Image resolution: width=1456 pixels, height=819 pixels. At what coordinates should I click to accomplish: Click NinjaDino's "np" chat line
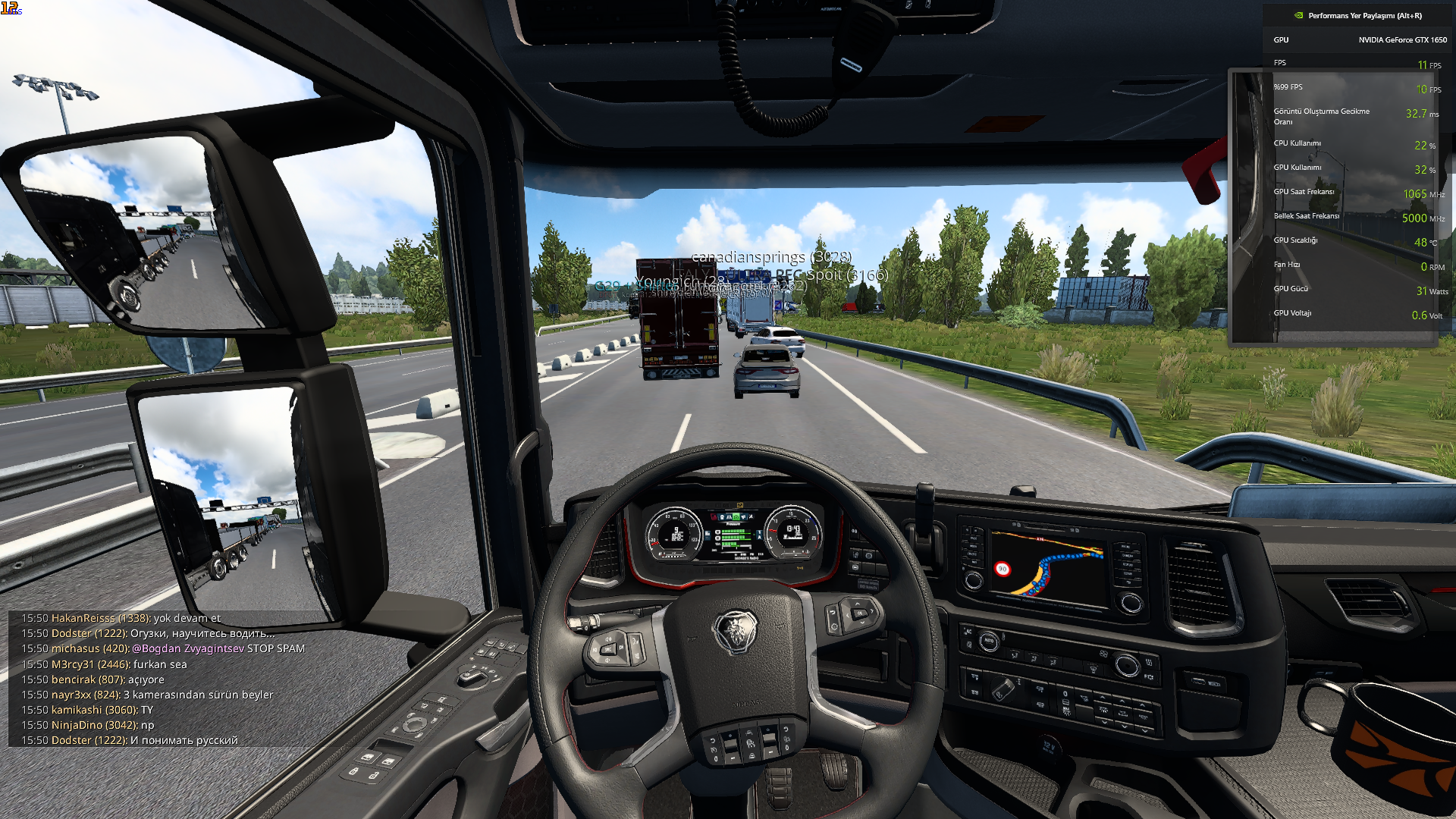pos(88,725)
